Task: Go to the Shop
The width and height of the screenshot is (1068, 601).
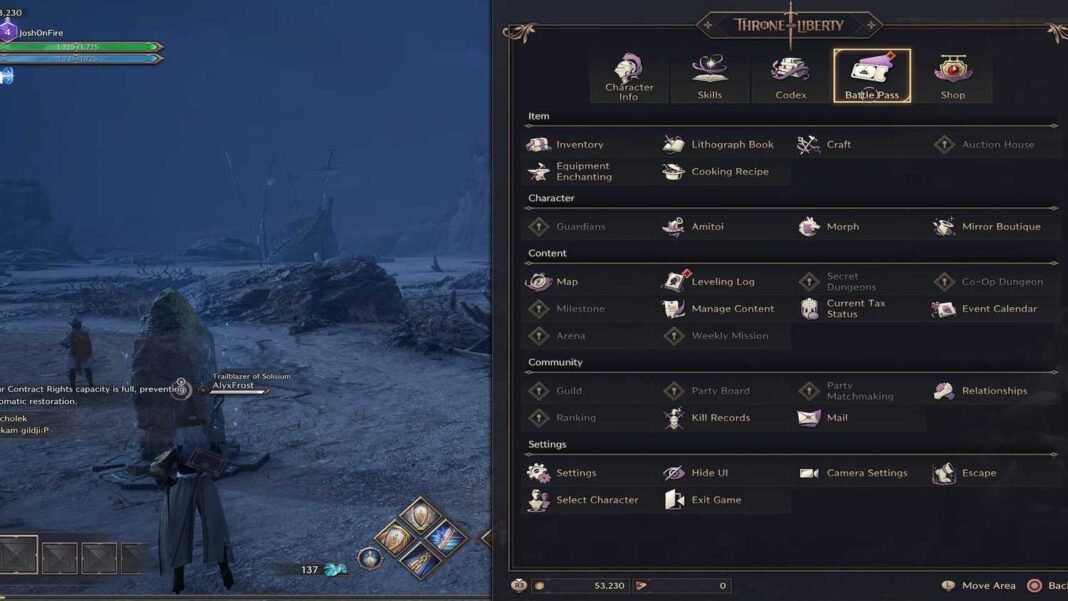Action: coord(952,77)
